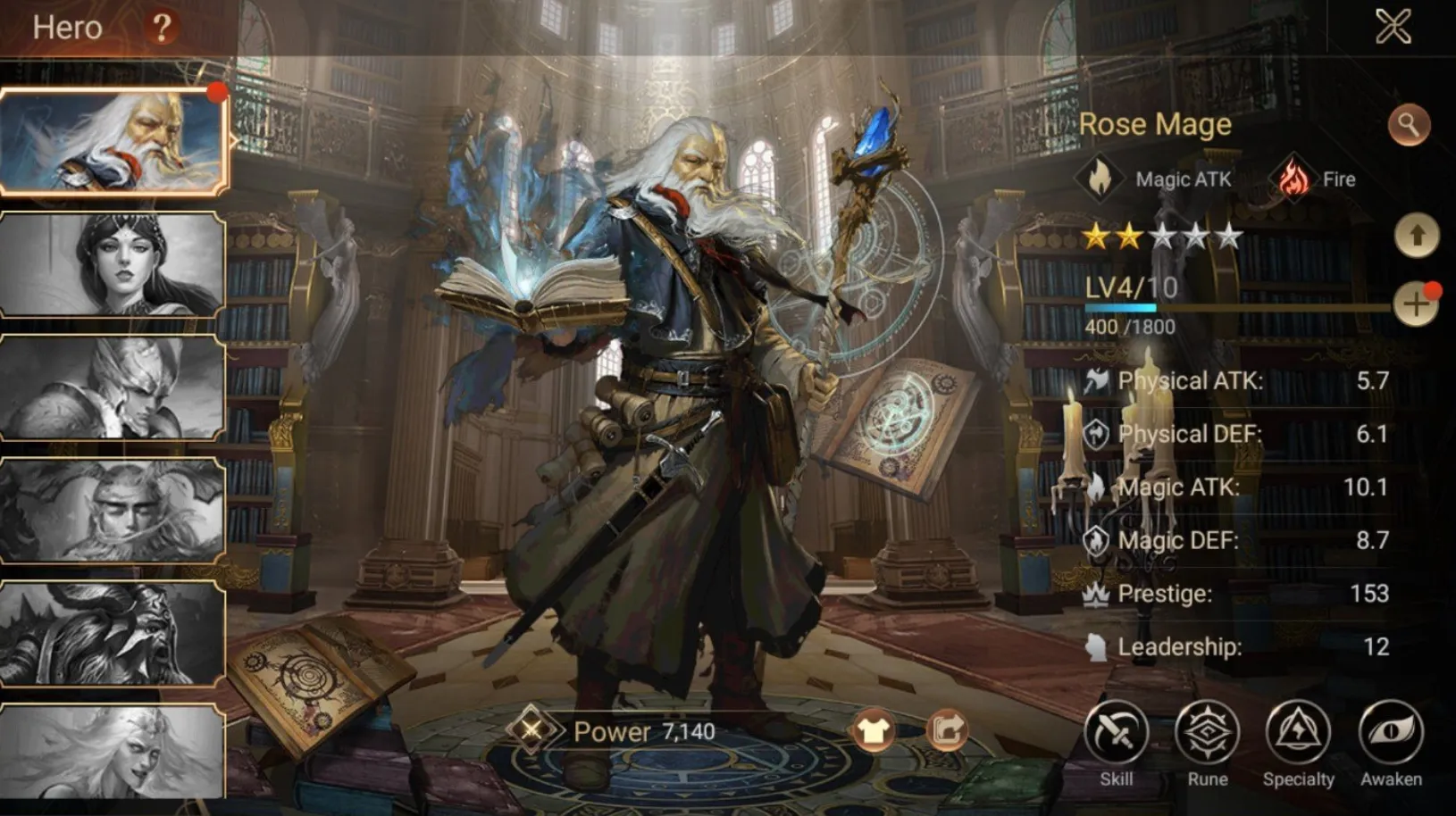This screenshot has width=1456, height=816.
Task: Select the bottom hero portrait thumbnail
Action: pyautogui.click(x=113, y=750)
